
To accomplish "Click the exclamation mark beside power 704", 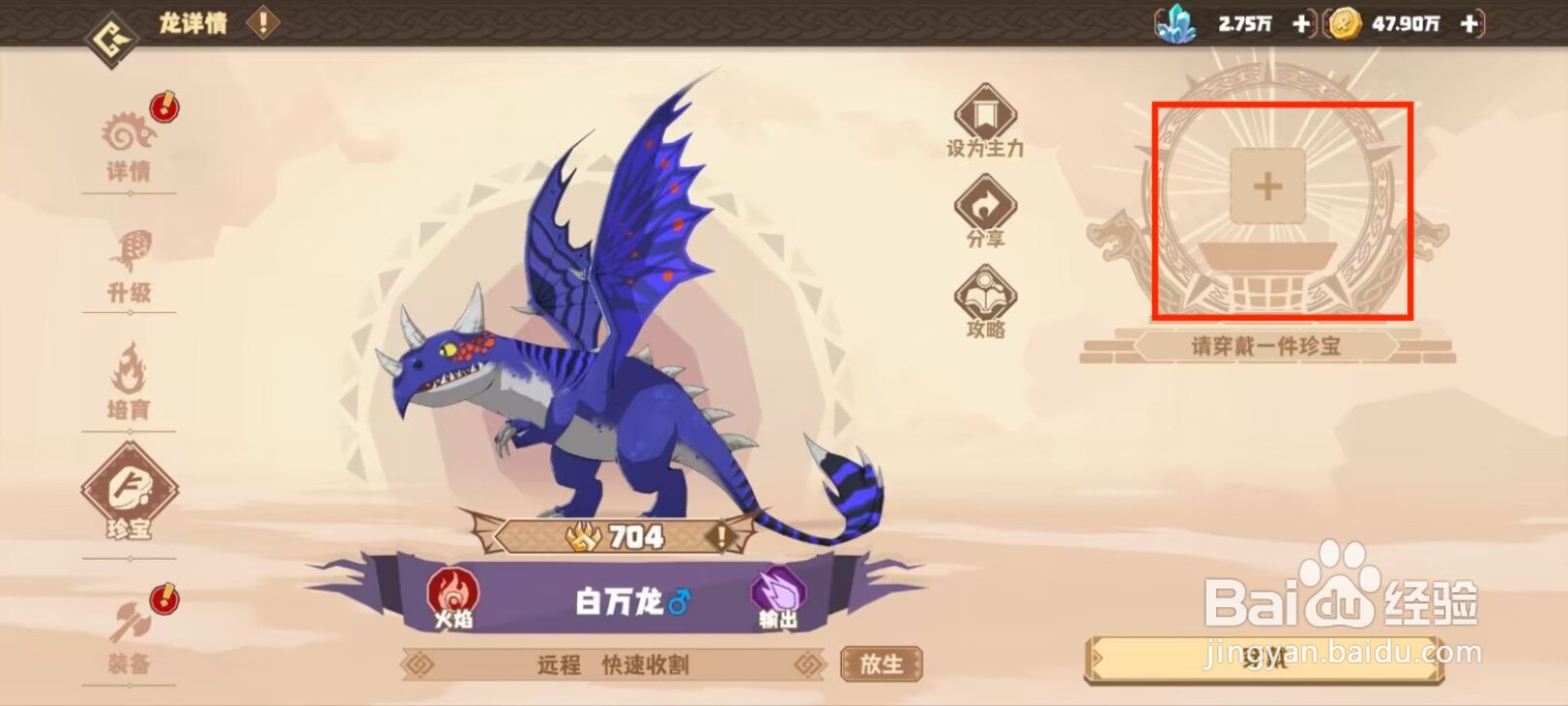I will (x=721, y=537).
